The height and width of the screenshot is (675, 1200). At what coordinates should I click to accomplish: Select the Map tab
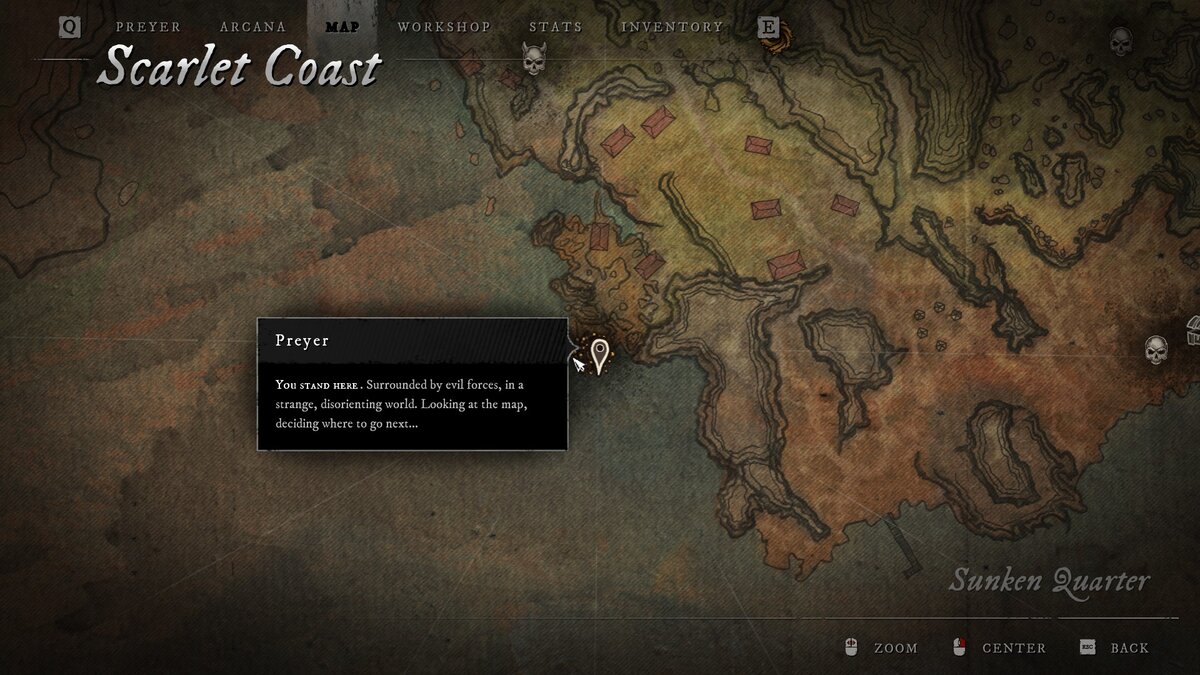click(342, 27)
